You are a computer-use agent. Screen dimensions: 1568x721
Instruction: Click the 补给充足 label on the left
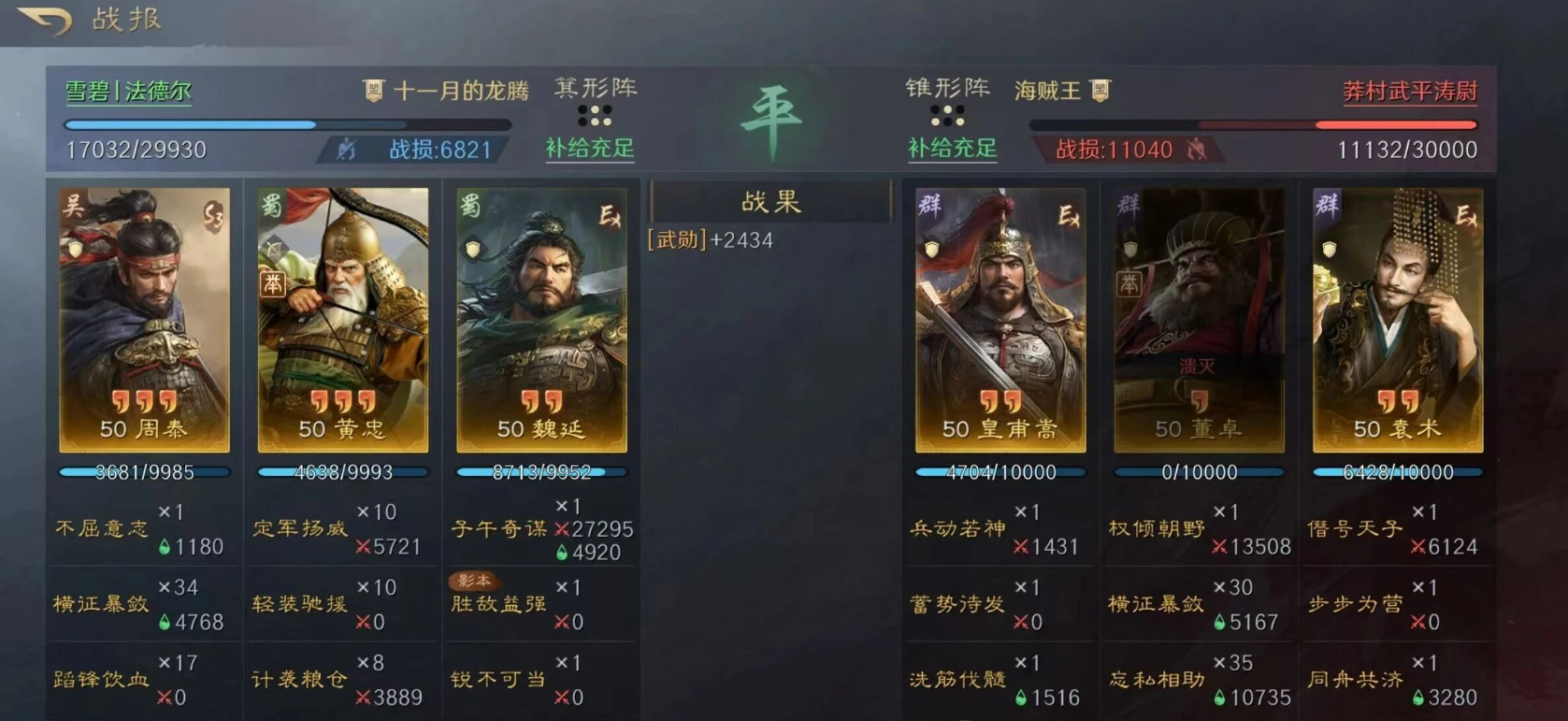[x=588, y=150]
